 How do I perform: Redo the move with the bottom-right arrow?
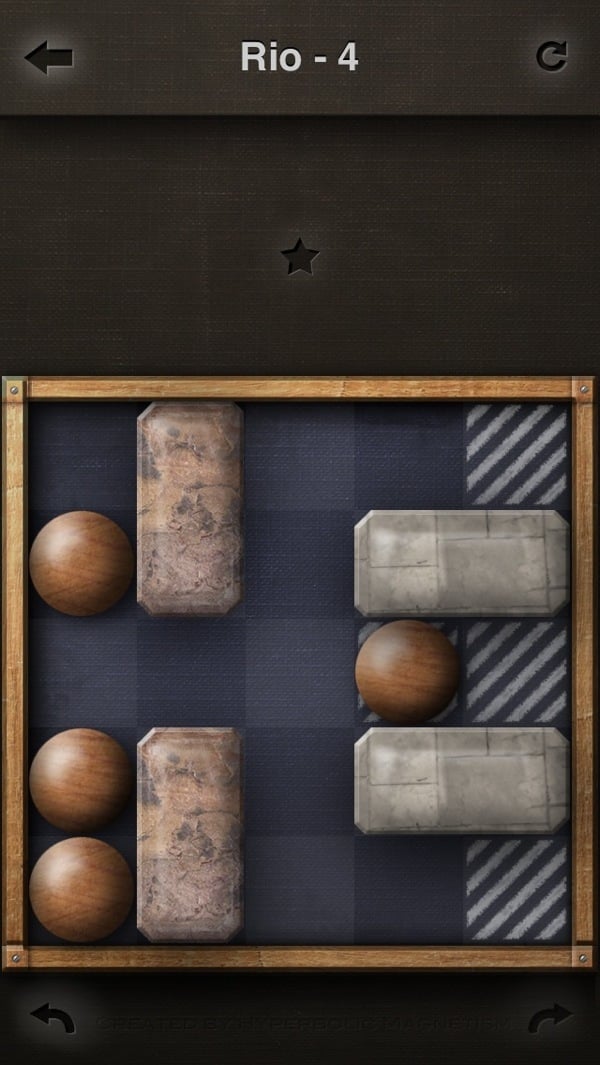click(x=549, y=1019)
